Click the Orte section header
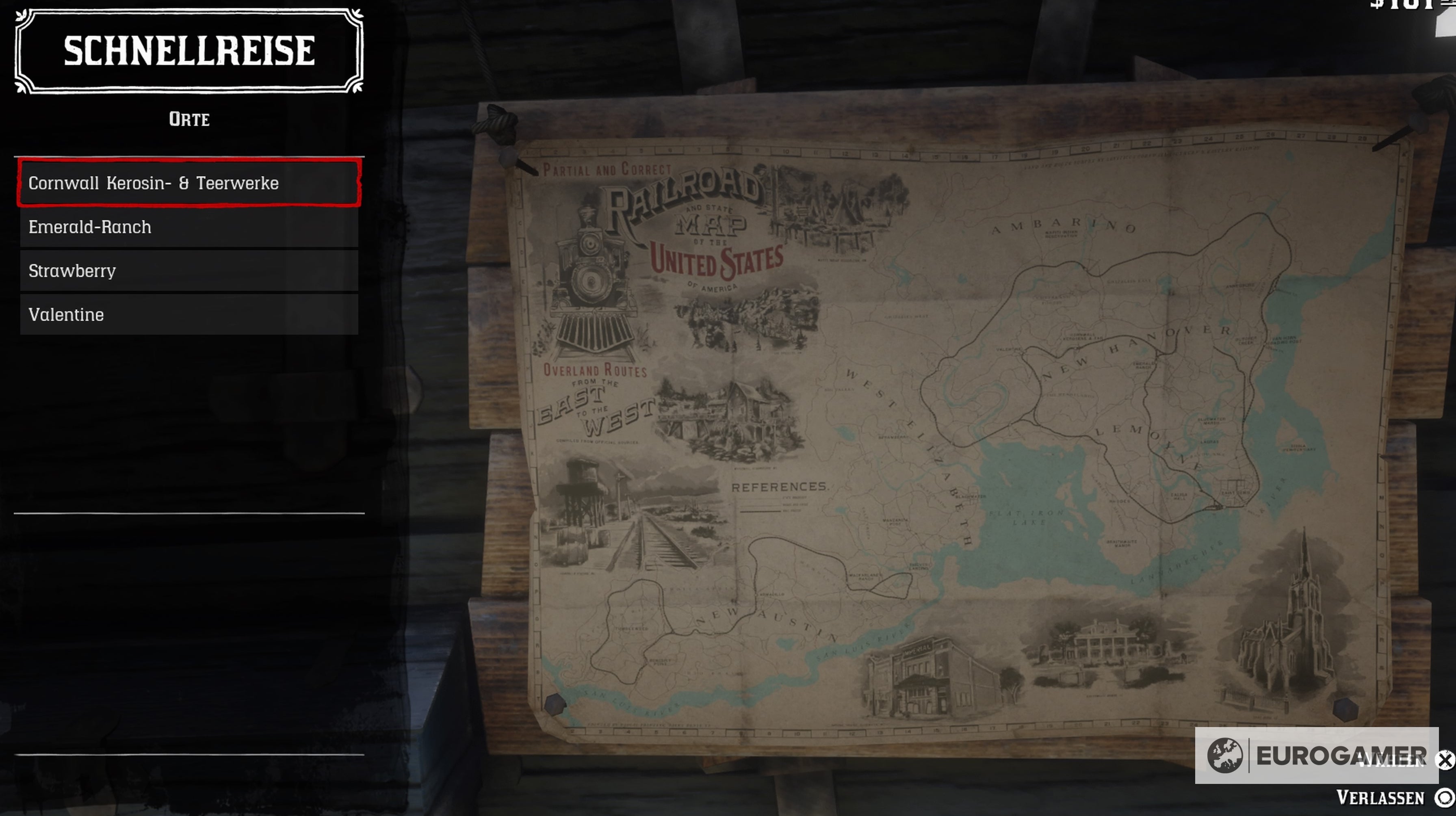Viewport: 1456px width, 816px height. point(189,119)
